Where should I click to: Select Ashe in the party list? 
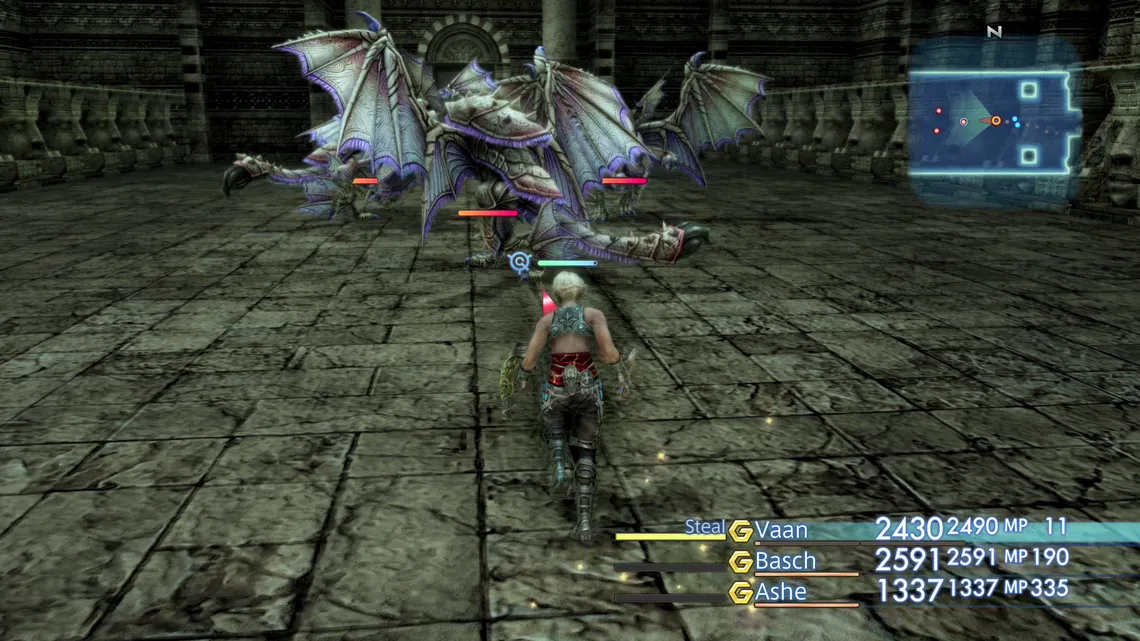[x=781, y=592]
